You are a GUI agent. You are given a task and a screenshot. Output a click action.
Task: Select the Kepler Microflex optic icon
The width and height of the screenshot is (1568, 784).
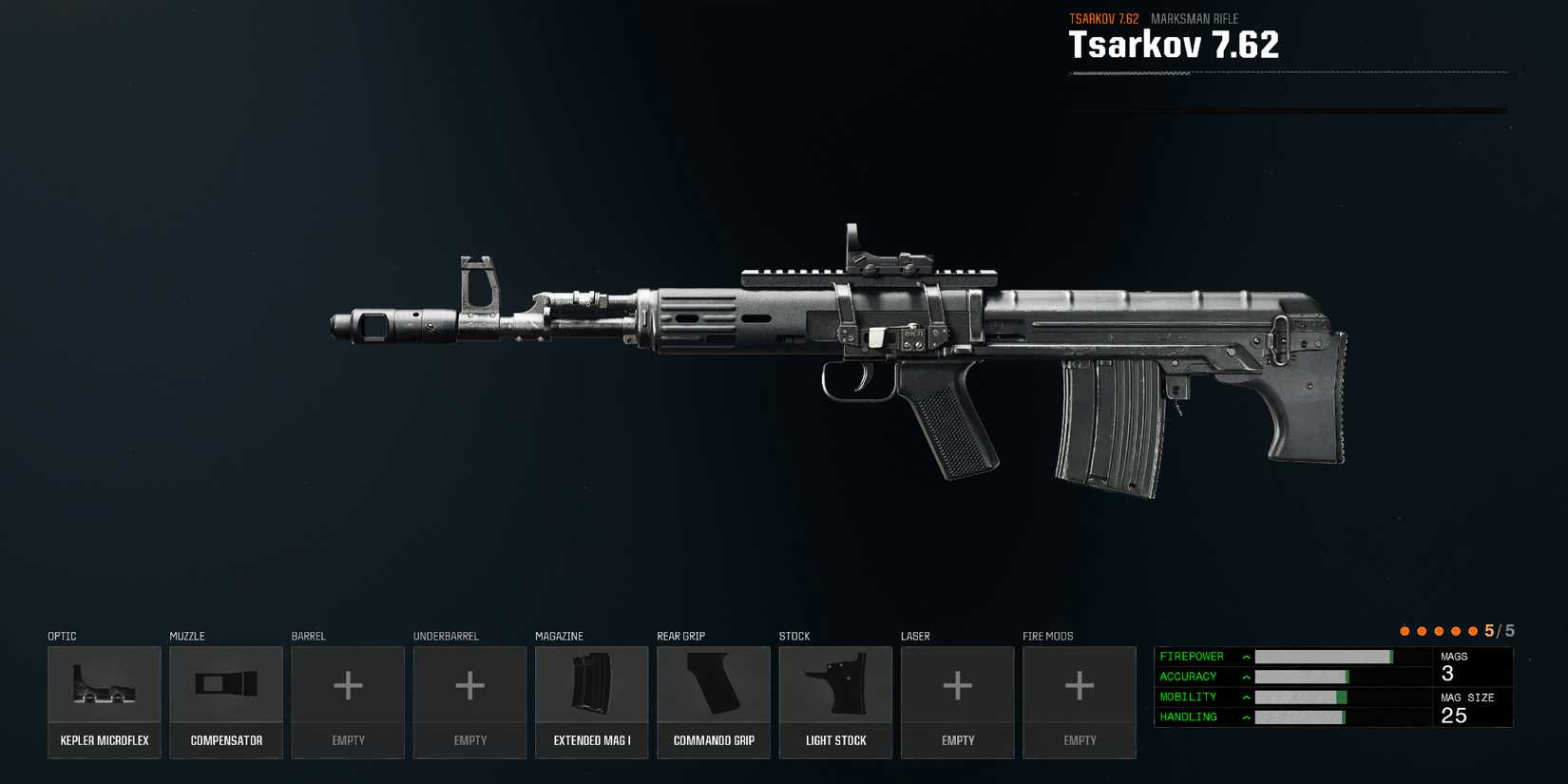click(104, 684)
